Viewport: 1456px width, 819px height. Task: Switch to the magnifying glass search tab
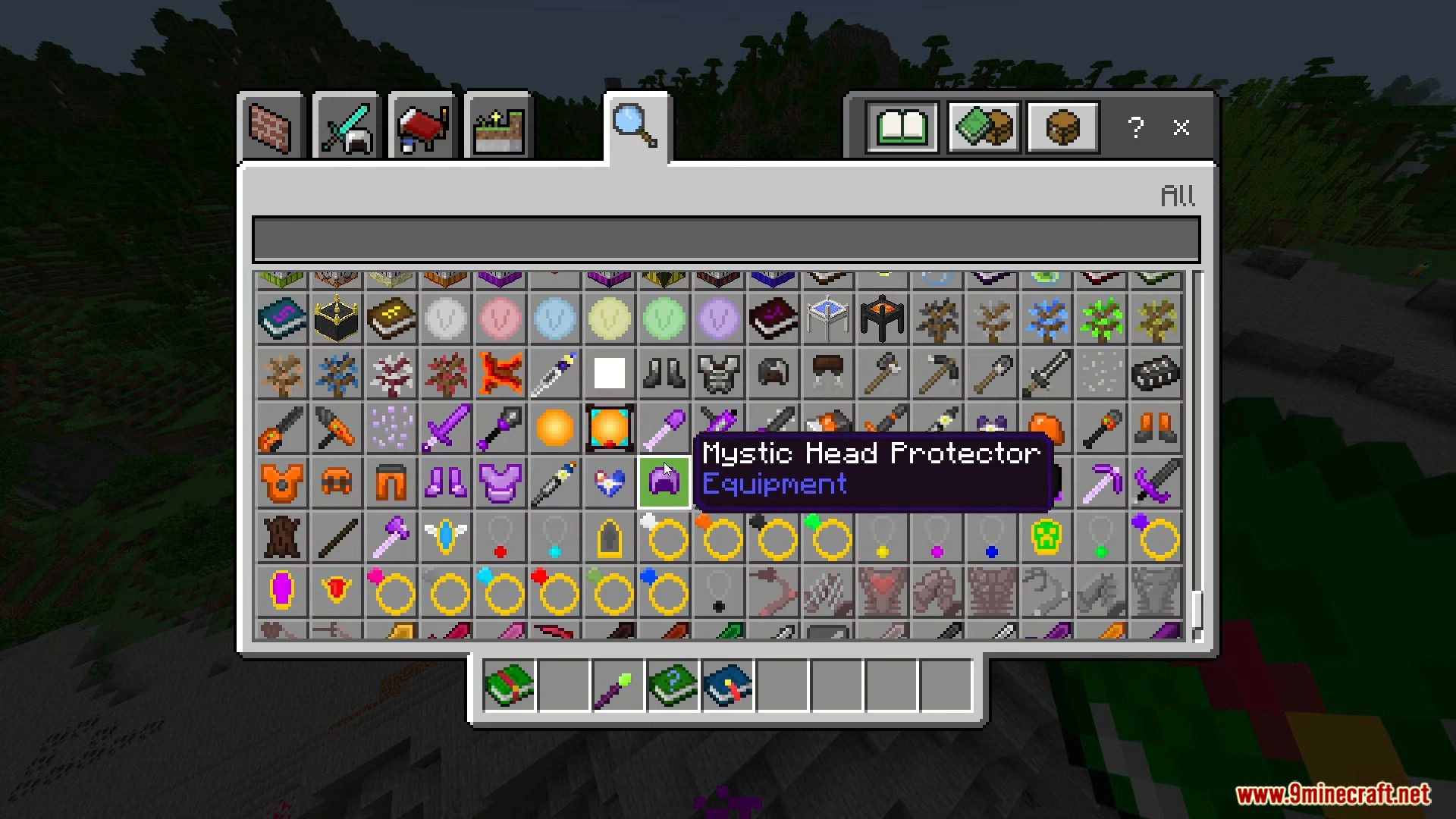click(635, 127)
